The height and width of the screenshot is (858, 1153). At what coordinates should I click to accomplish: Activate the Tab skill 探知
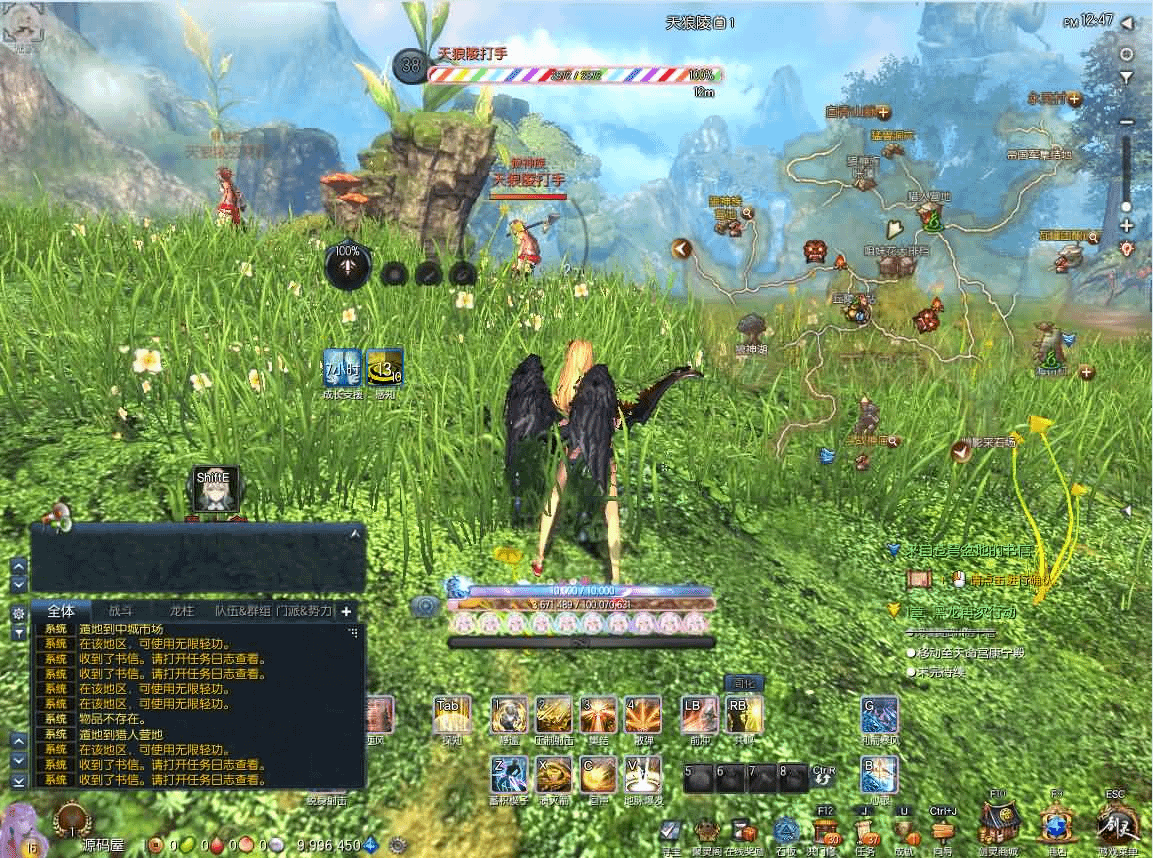[452, 715]
